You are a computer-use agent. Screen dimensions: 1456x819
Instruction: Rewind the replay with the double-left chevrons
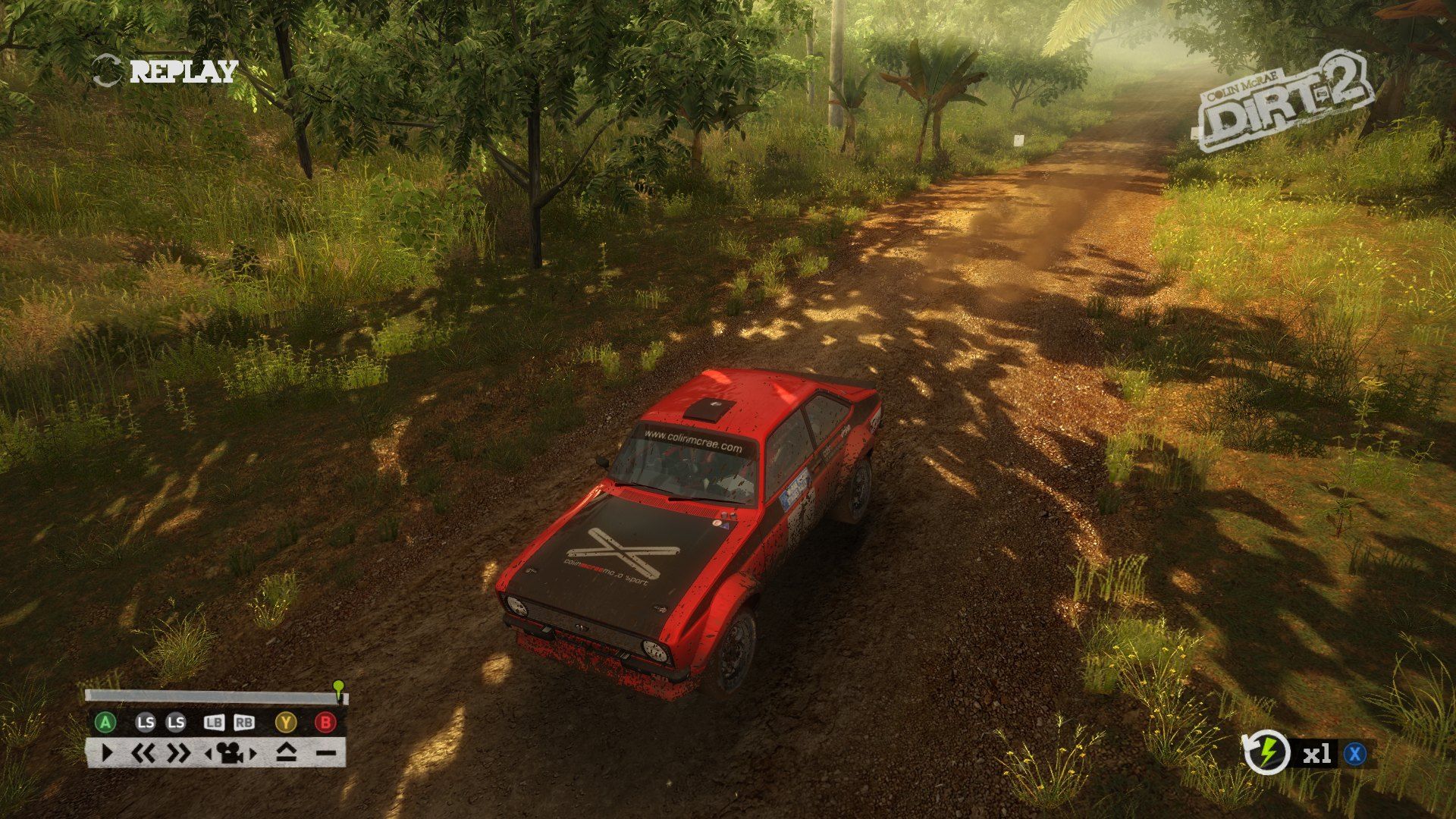click(143, 753)
